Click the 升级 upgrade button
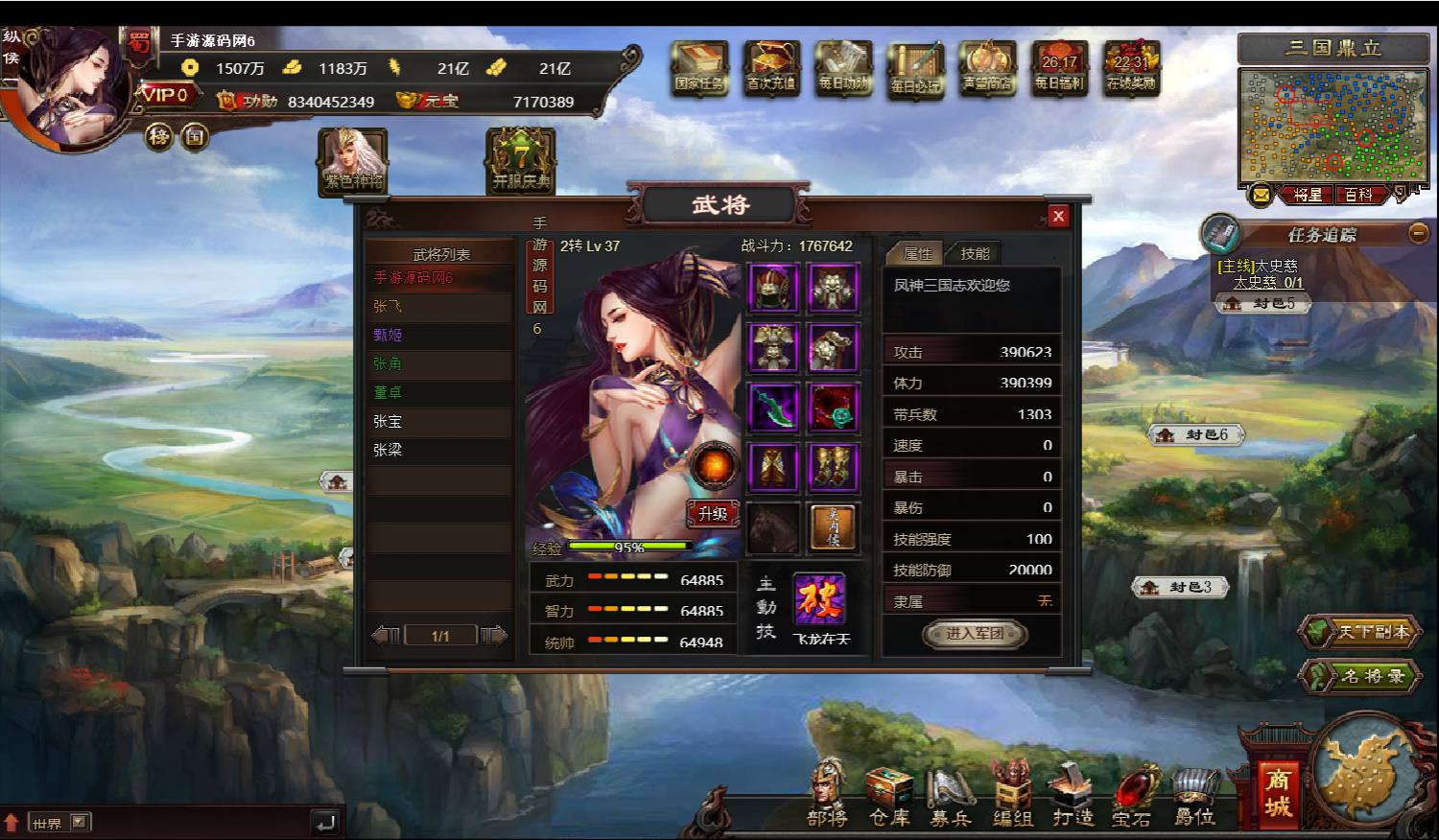This screenshot has height=840, width=1439. pos(713,514)
